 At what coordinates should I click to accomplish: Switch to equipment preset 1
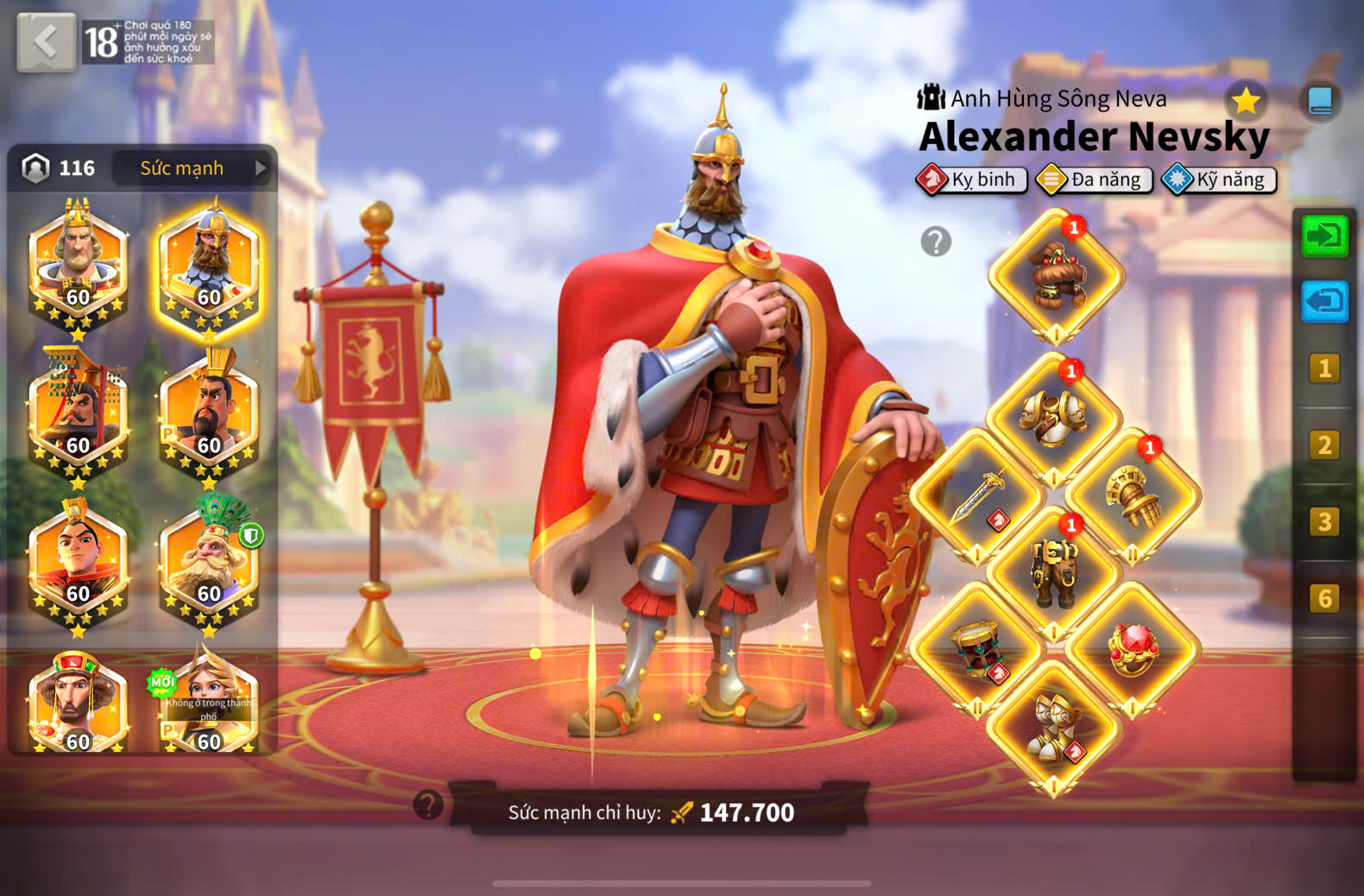[x=1324, y=369]
